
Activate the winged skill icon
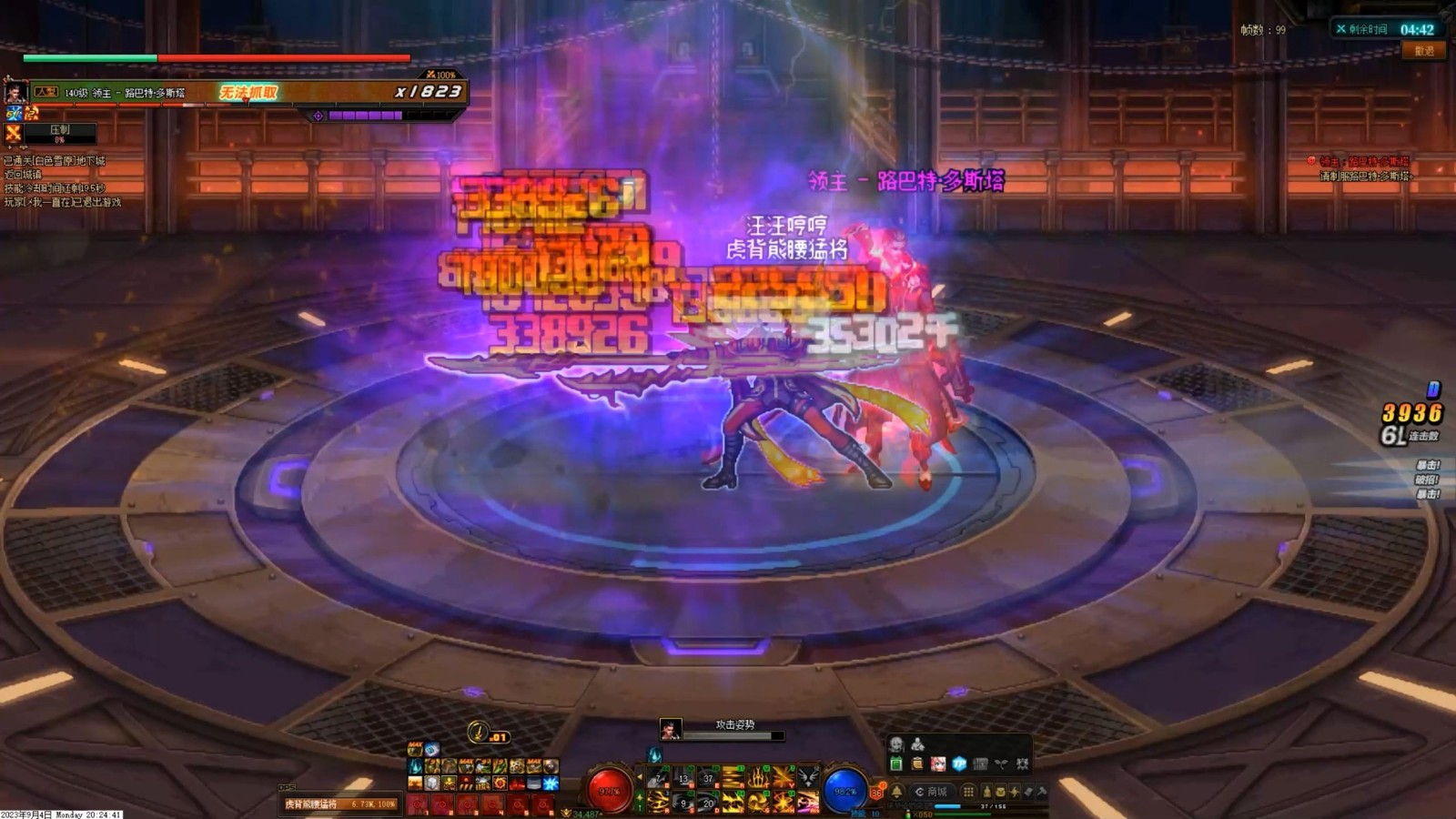pos(807,778)
